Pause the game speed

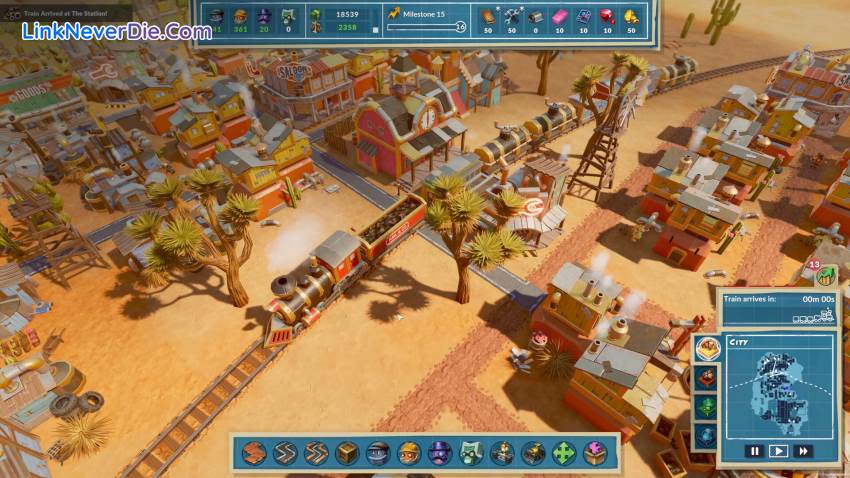point(756,451)
